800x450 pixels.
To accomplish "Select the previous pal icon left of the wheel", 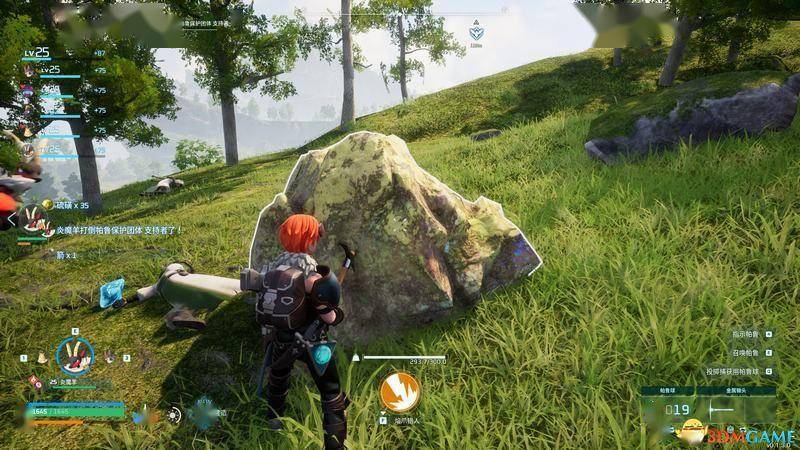I will click(x=42, y=357).
